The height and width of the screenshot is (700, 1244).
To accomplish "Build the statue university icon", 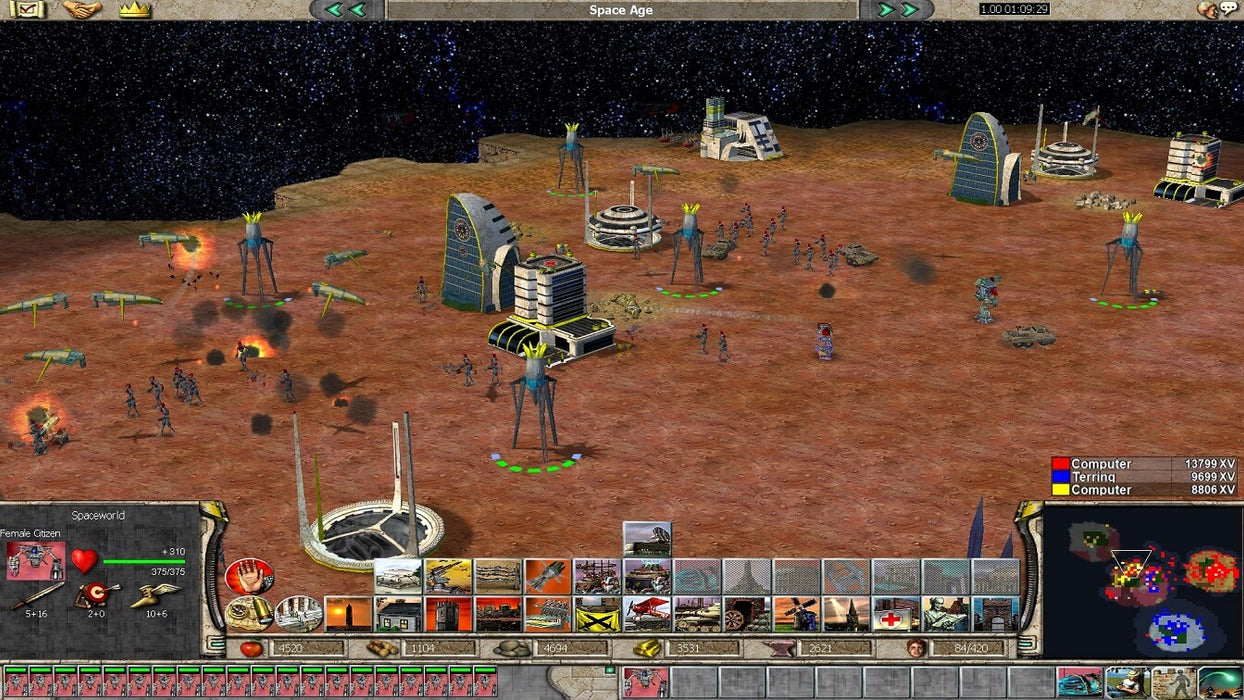I will coord(945,614).
